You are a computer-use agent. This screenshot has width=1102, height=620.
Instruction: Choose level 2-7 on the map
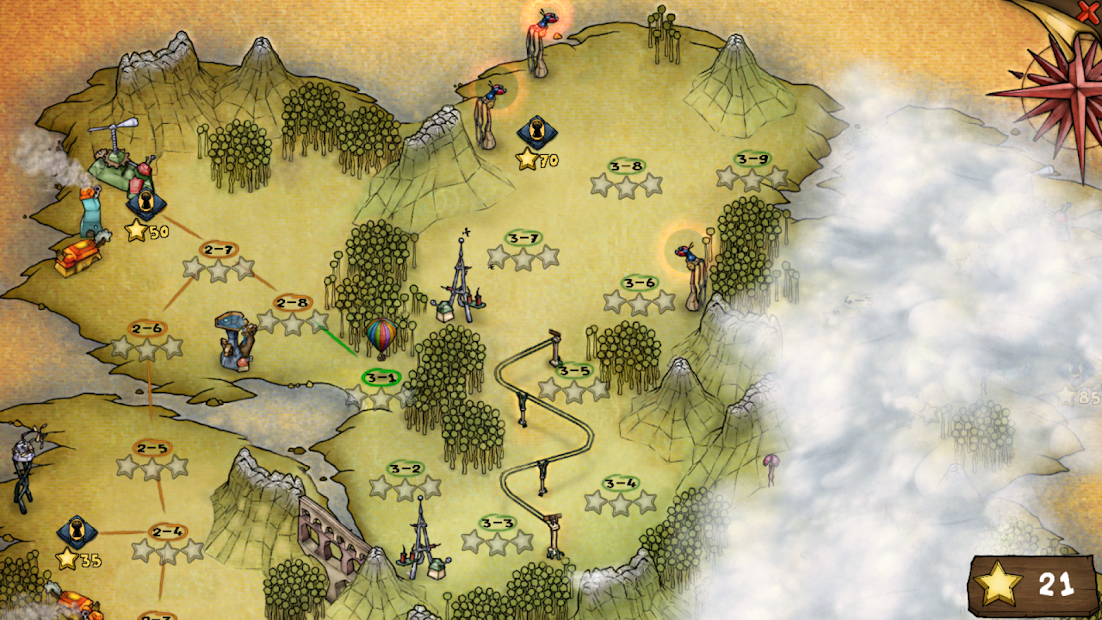[x=218, y=250]
